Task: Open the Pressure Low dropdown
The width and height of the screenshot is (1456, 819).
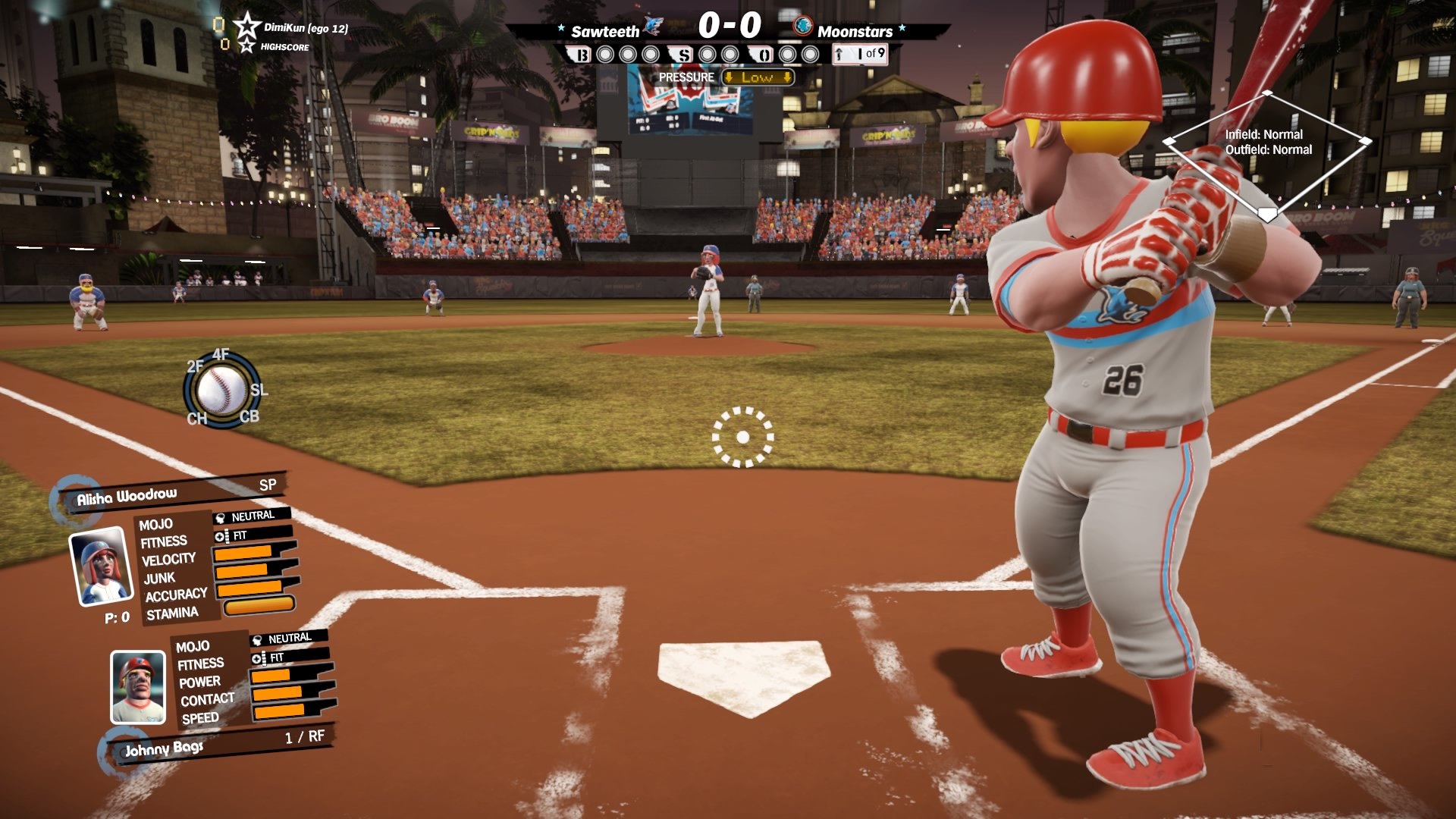Action: coord(756,77)
